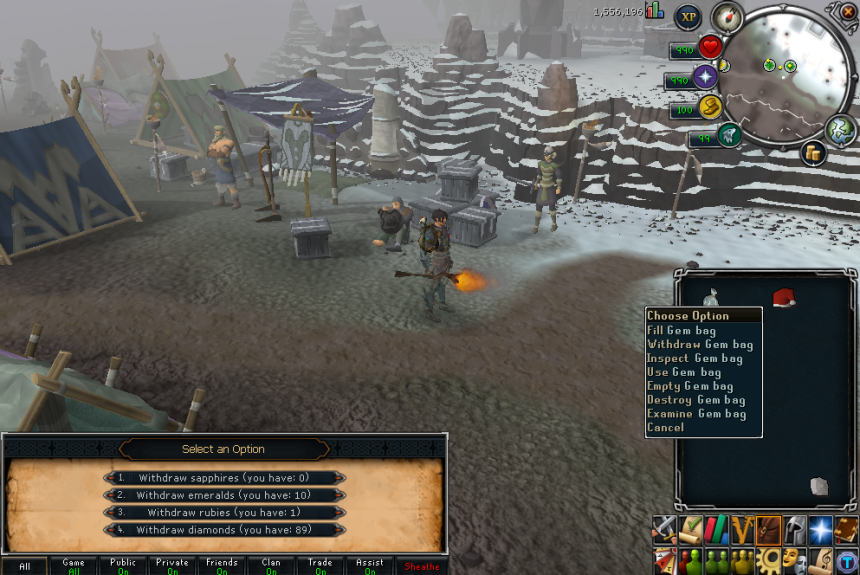The width and height of the screenshot is (860, 575).
Task: Cancel the Gem bag context menu
Action: click(665, 428)
